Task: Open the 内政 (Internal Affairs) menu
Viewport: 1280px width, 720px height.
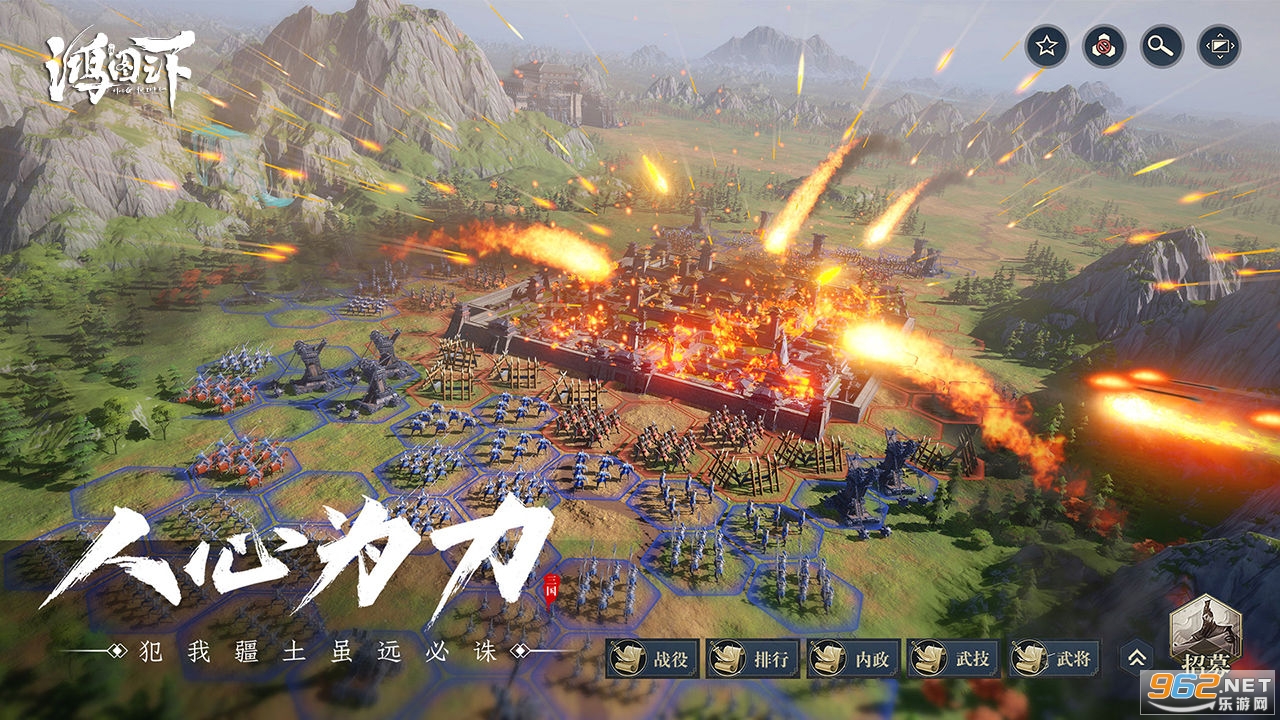Action: [x=853, y=658]
